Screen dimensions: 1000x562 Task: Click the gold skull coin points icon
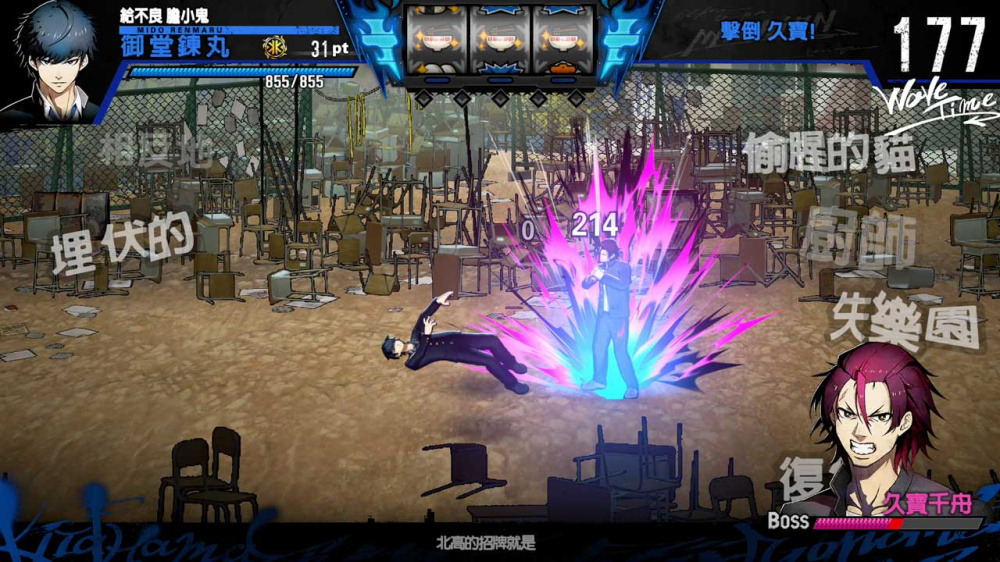[x=274, y=47]
